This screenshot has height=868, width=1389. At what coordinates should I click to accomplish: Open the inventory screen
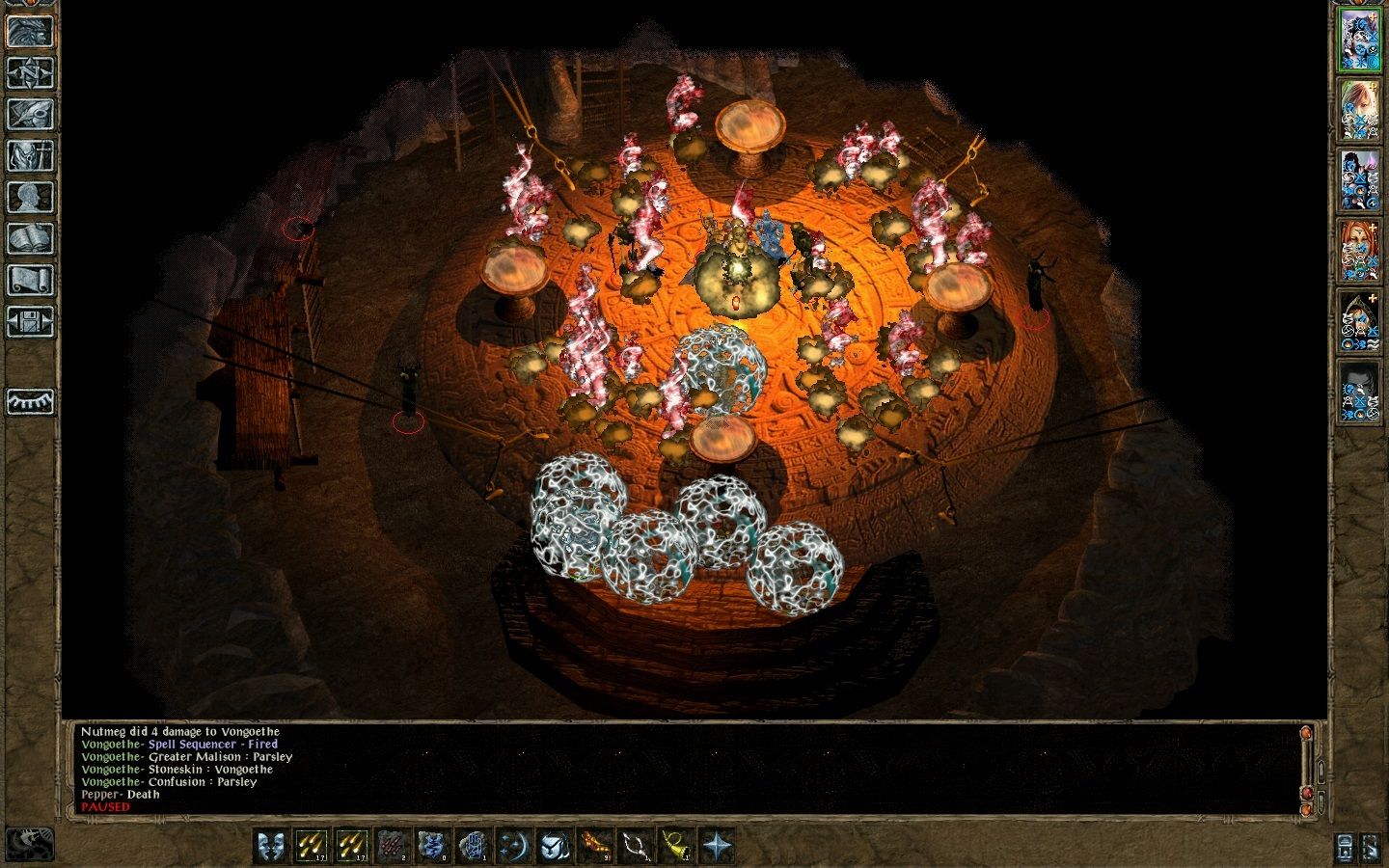[x=30, y=155]
